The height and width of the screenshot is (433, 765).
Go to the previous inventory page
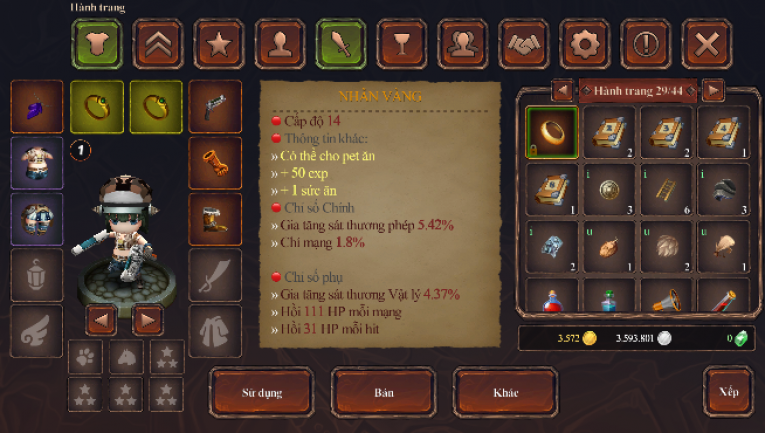562,91
